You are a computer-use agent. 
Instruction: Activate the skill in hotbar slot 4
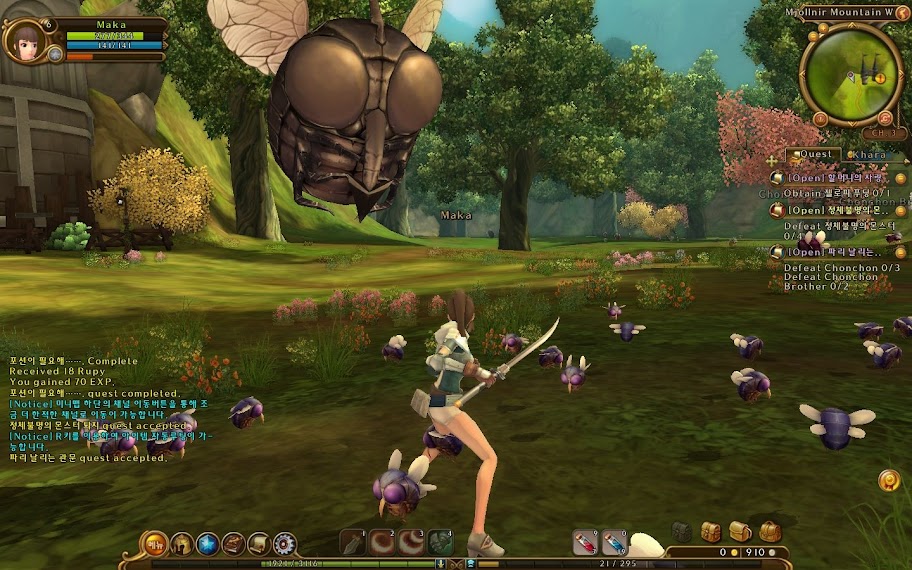coord(440,543)
